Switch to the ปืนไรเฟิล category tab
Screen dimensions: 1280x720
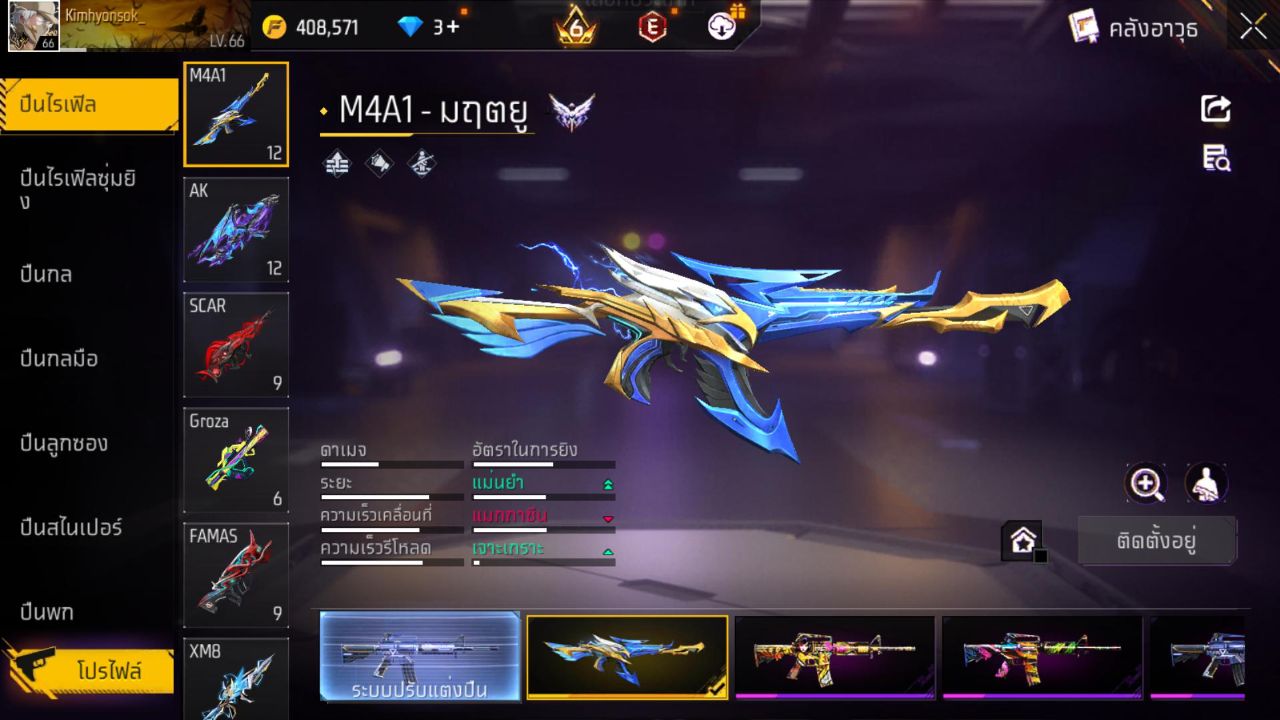(x=88, y=104)
